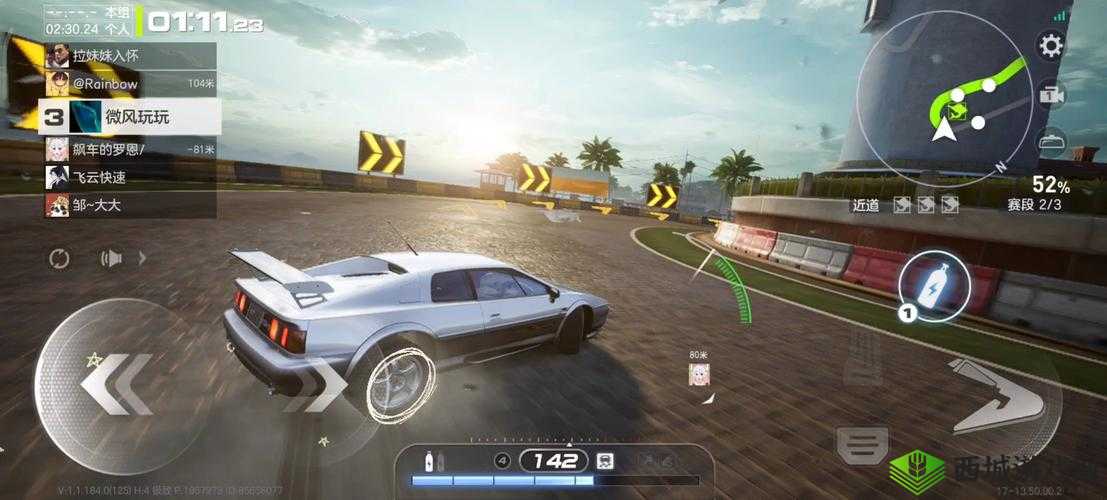1107x500 pixels.
Task: Tap the circular reset arrow icon
Action: click(x=59, y=259)
